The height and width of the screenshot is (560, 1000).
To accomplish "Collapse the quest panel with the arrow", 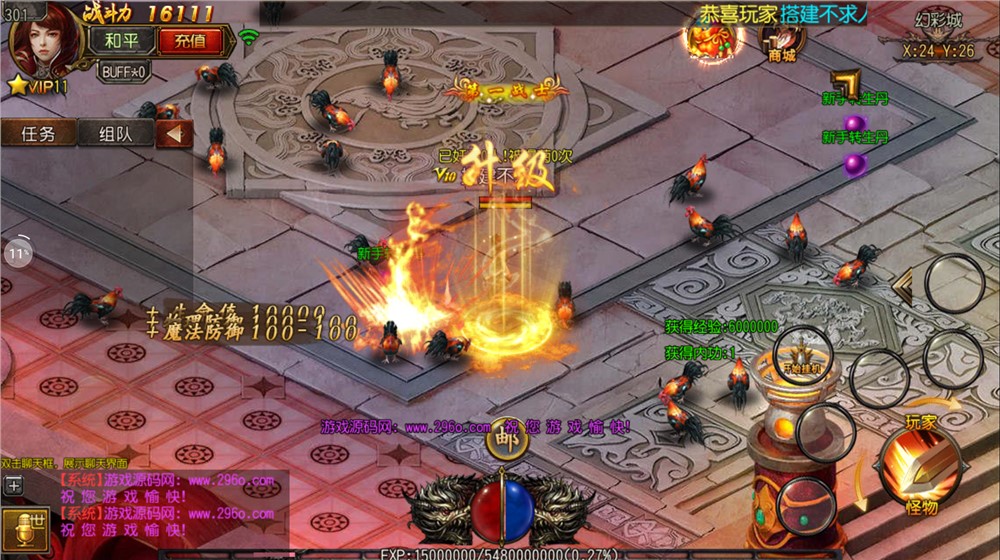I will pyautogui.click(x=174, y=133).
